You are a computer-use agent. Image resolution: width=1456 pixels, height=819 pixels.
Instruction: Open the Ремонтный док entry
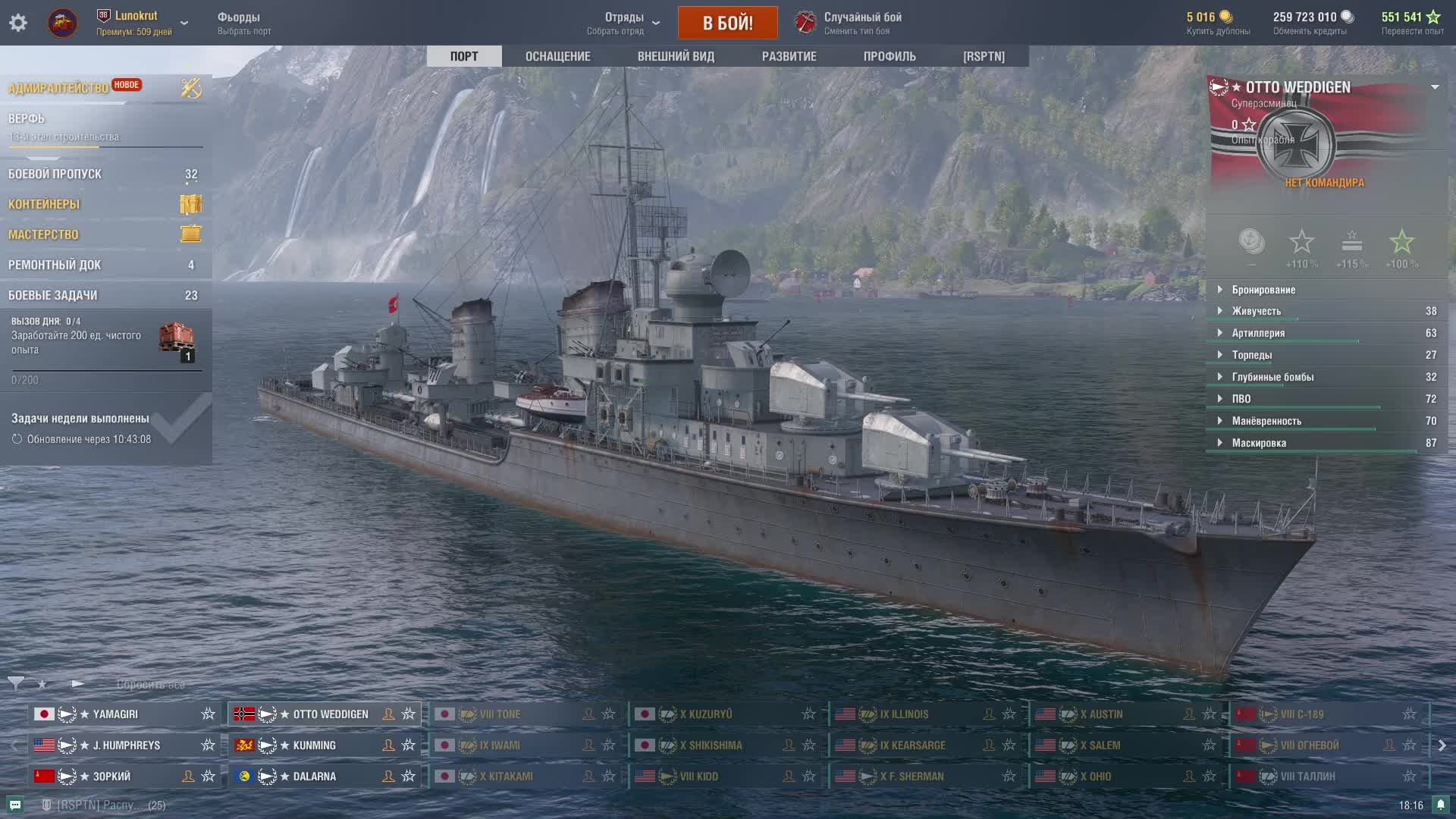click(55, 265)
